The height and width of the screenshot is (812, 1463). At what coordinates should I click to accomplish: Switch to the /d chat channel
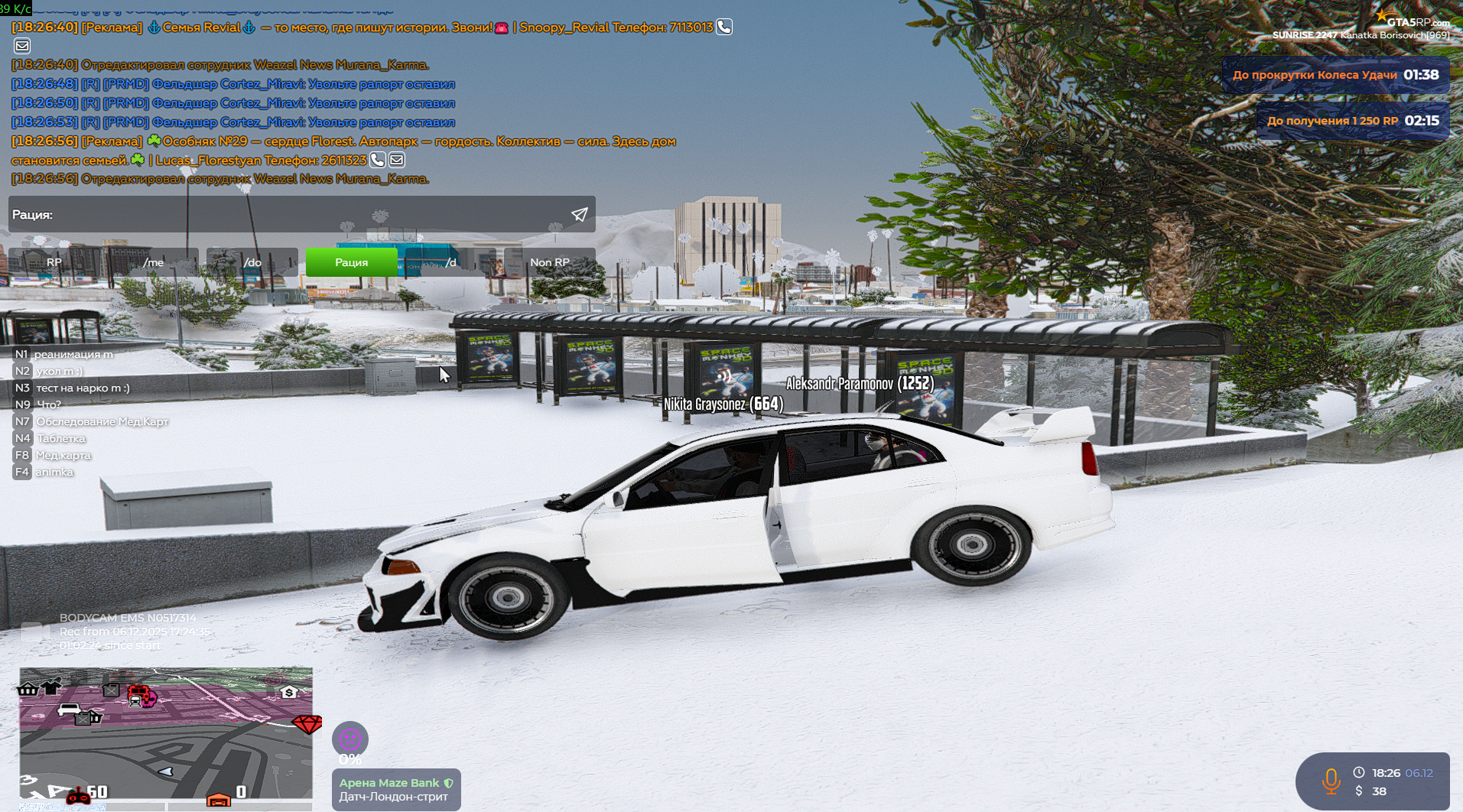pos(450,262)
